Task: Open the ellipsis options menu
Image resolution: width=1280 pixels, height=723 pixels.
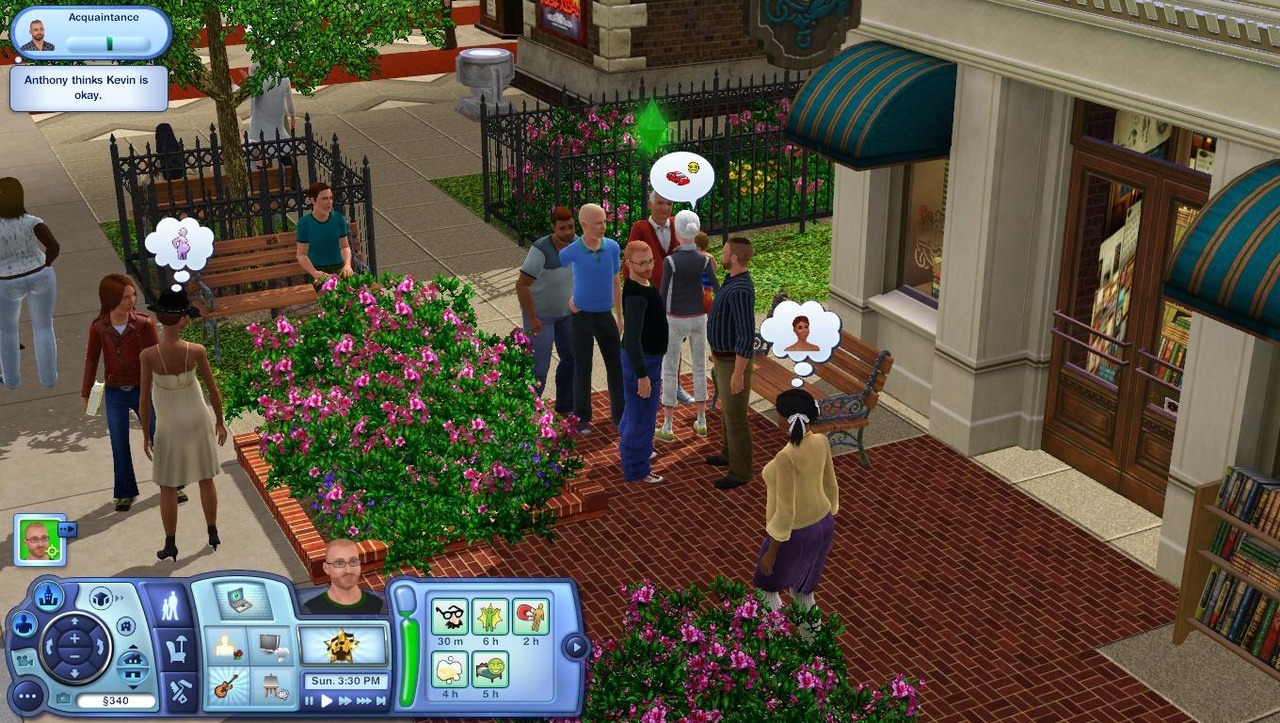Action: coord(28,695)
